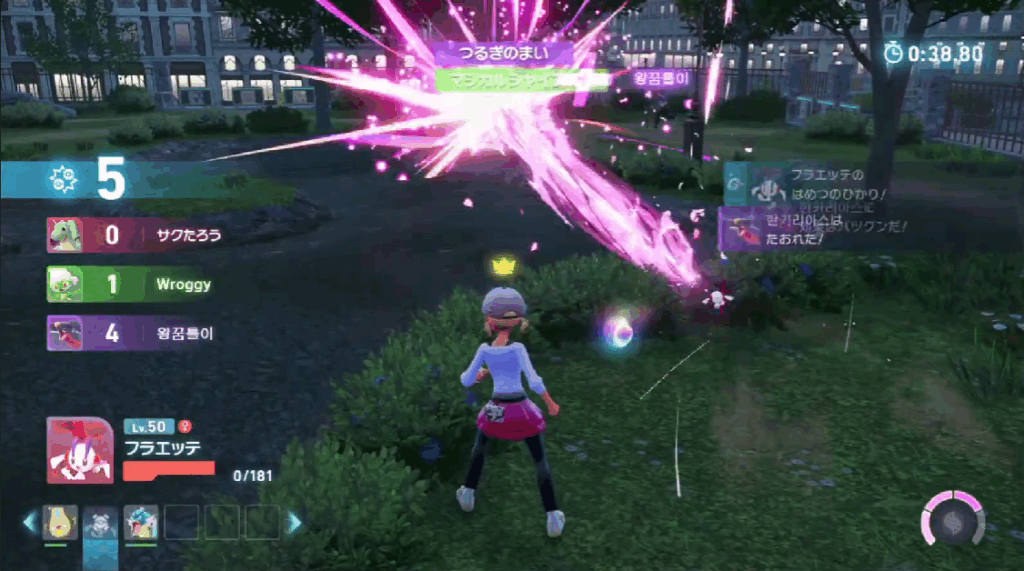The height and width of the screenshot is (571, 1024).
Task: Select the fainted grey Pokémon party slot
Action: tap(100, 522)
